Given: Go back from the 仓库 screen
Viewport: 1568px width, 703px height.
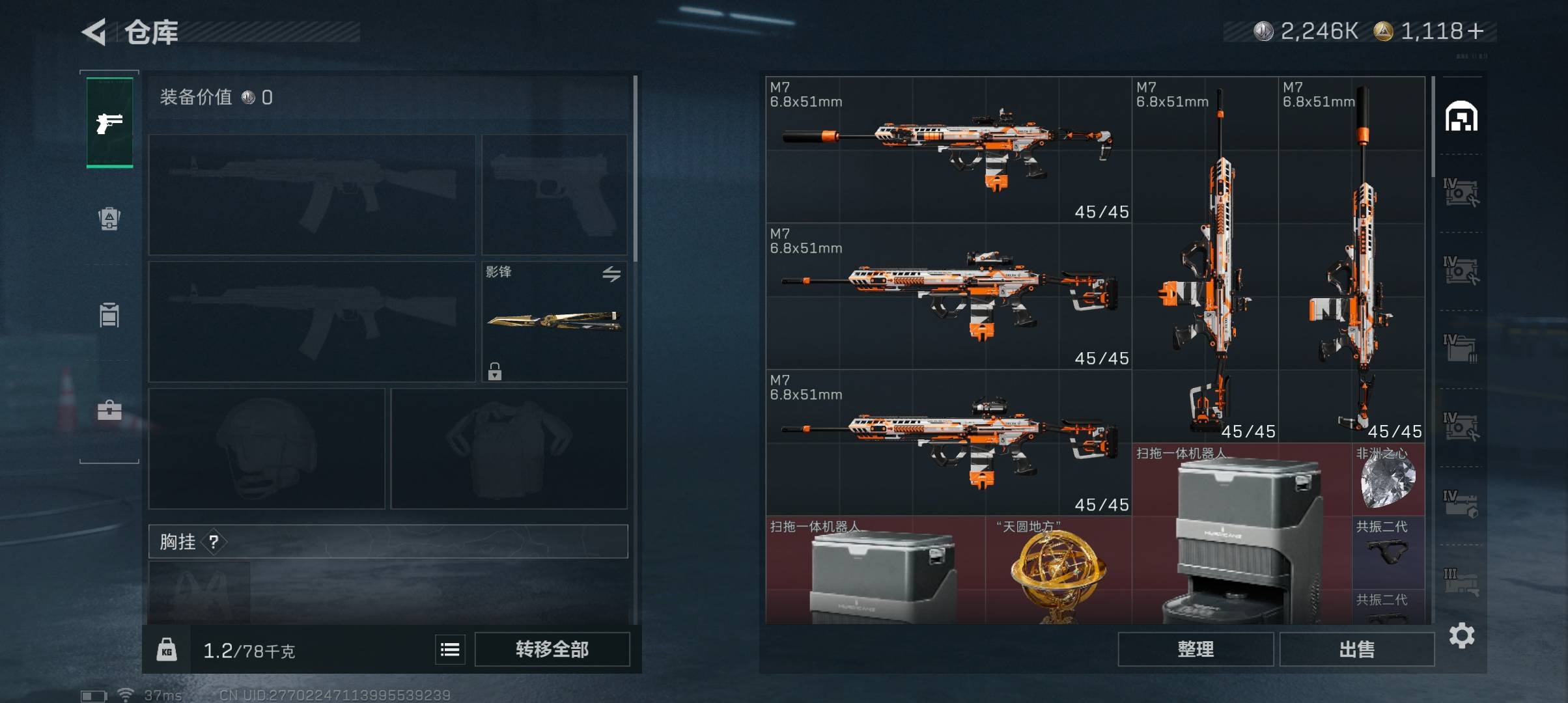Looking at the screenshot, I should click(x=95, y=32).
